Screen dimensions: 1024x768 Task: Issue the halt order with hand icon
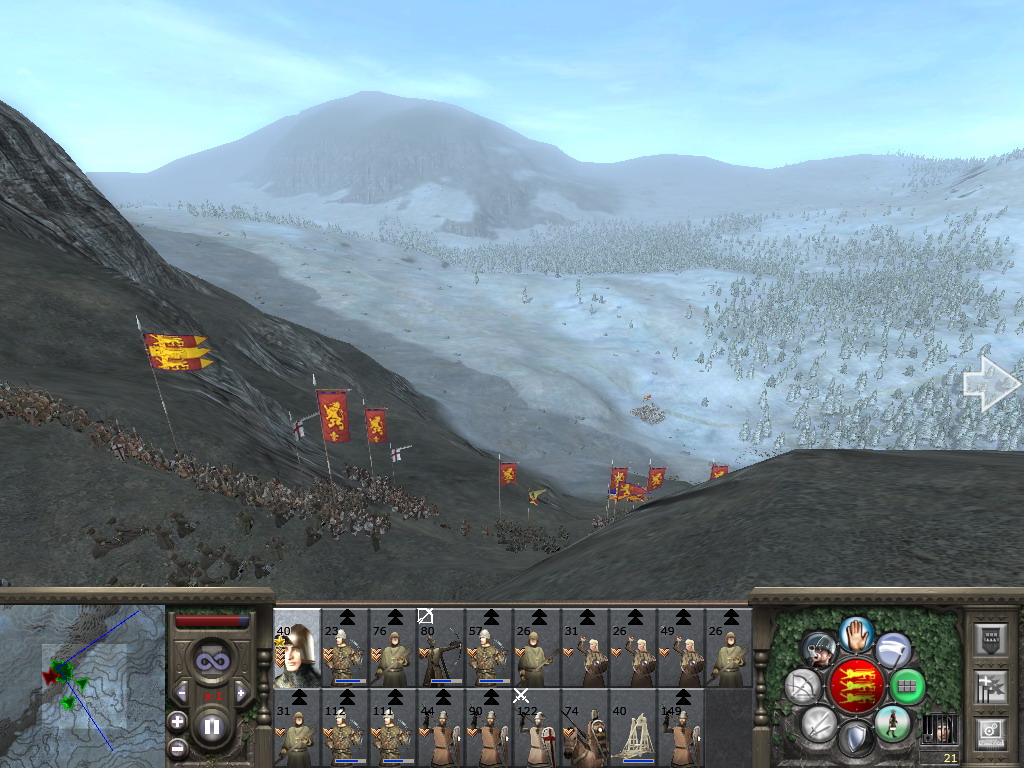(x=856, y=632)
